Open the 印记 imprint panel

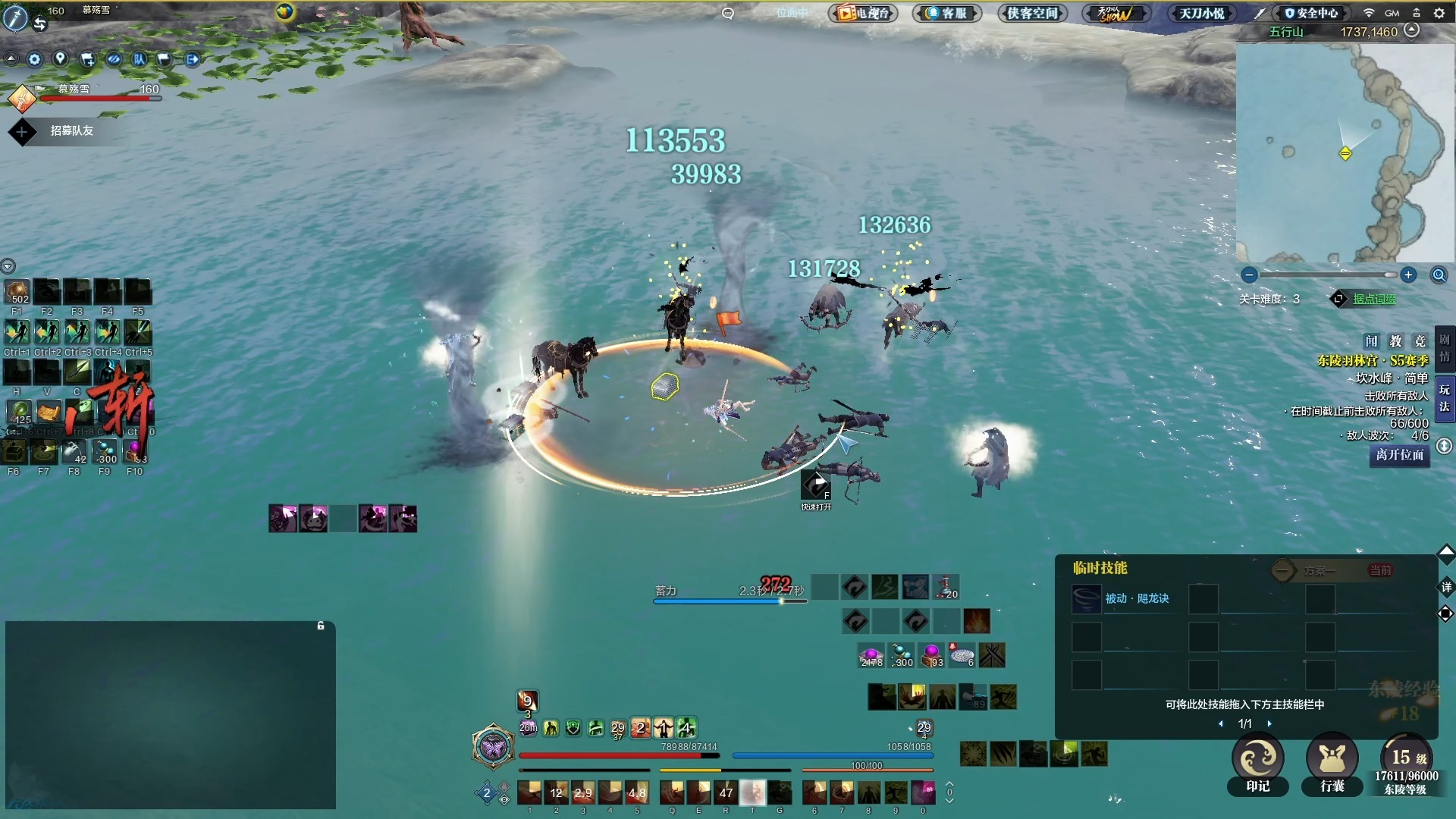coord(1257,762)
